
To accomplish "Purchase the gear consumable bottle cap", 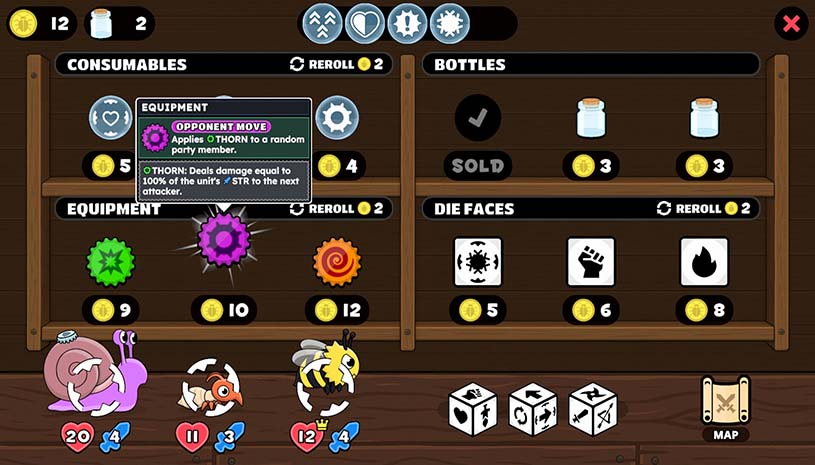I will [337, 118].
